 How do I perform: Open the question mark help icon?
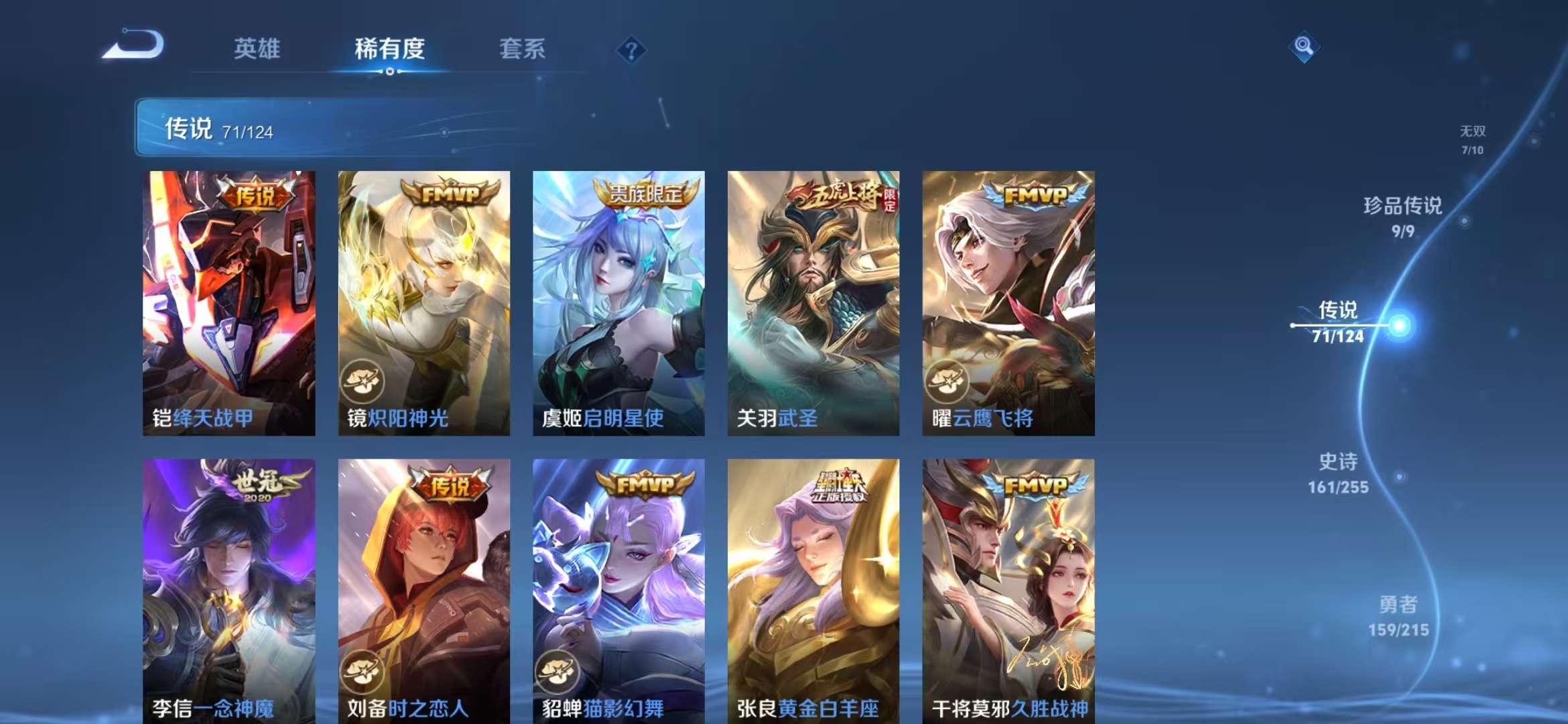pyautogui.click(x=631, y=50)
